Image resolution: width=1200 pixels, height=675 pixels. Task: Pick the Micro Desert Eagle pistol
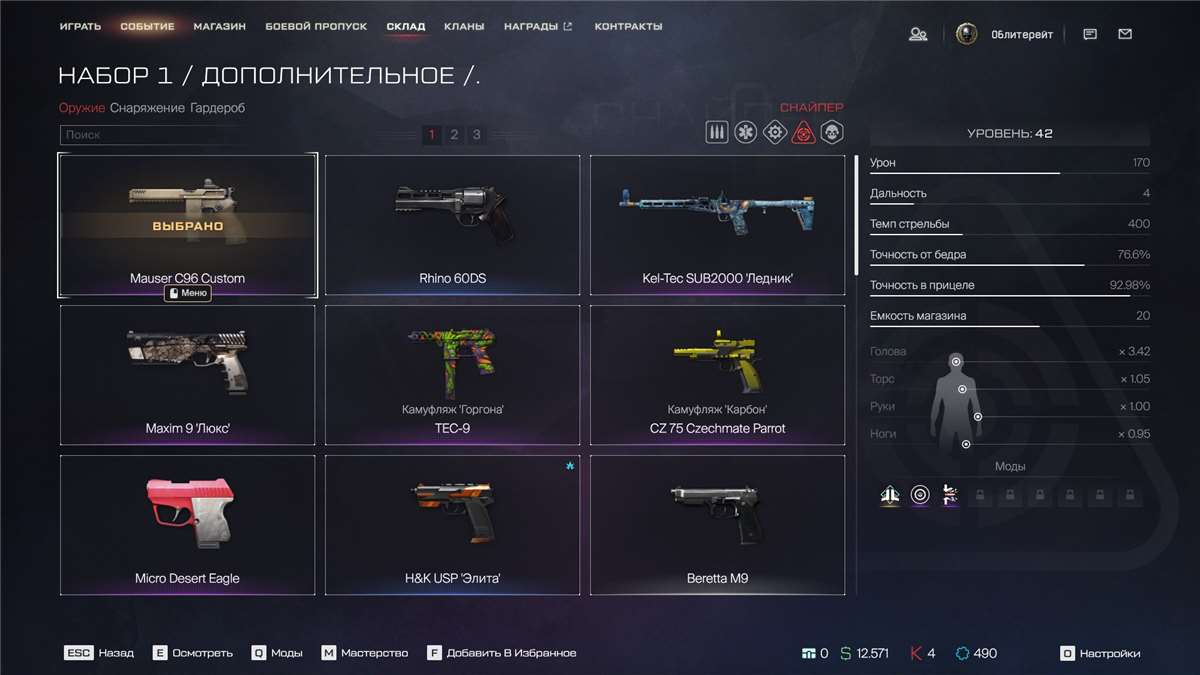(187, 525)
